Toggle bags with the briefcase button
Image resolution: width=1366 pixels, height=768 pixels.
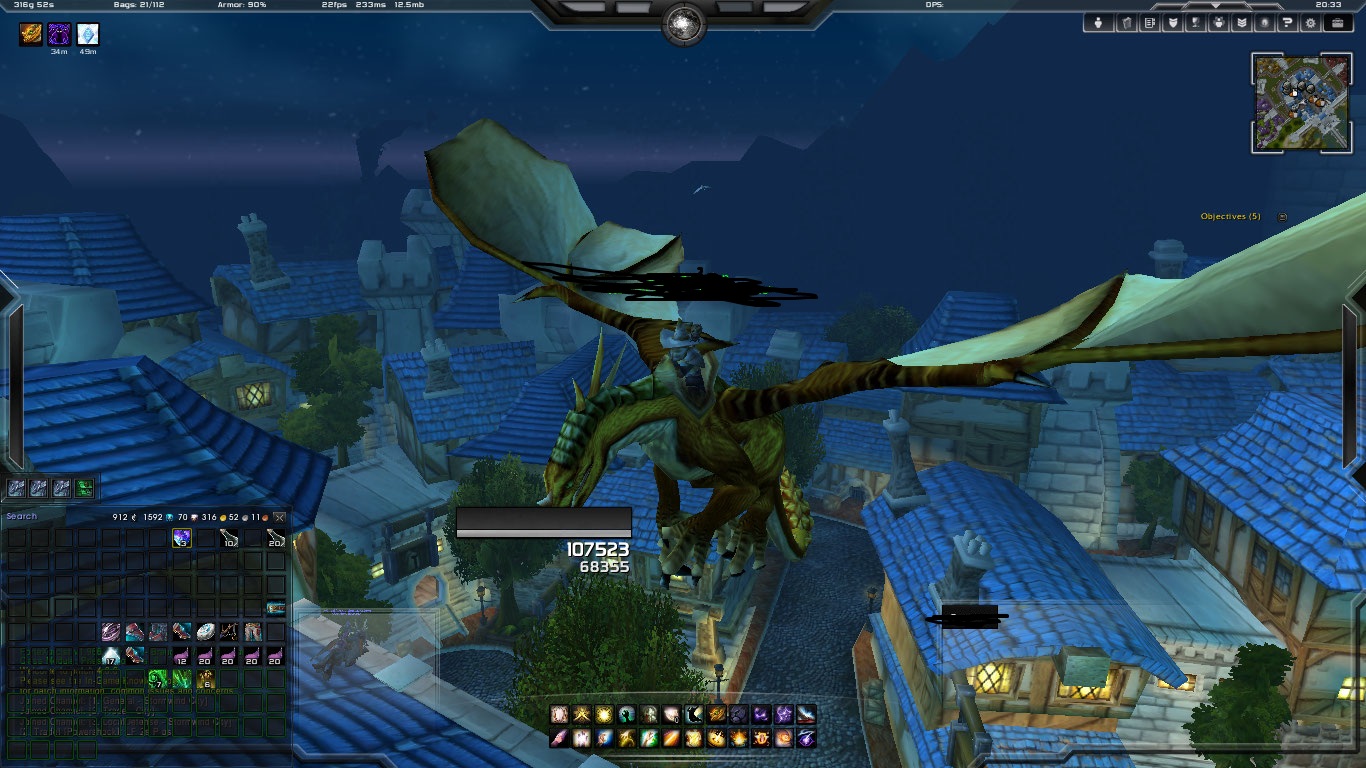[x=1337, y=23]
